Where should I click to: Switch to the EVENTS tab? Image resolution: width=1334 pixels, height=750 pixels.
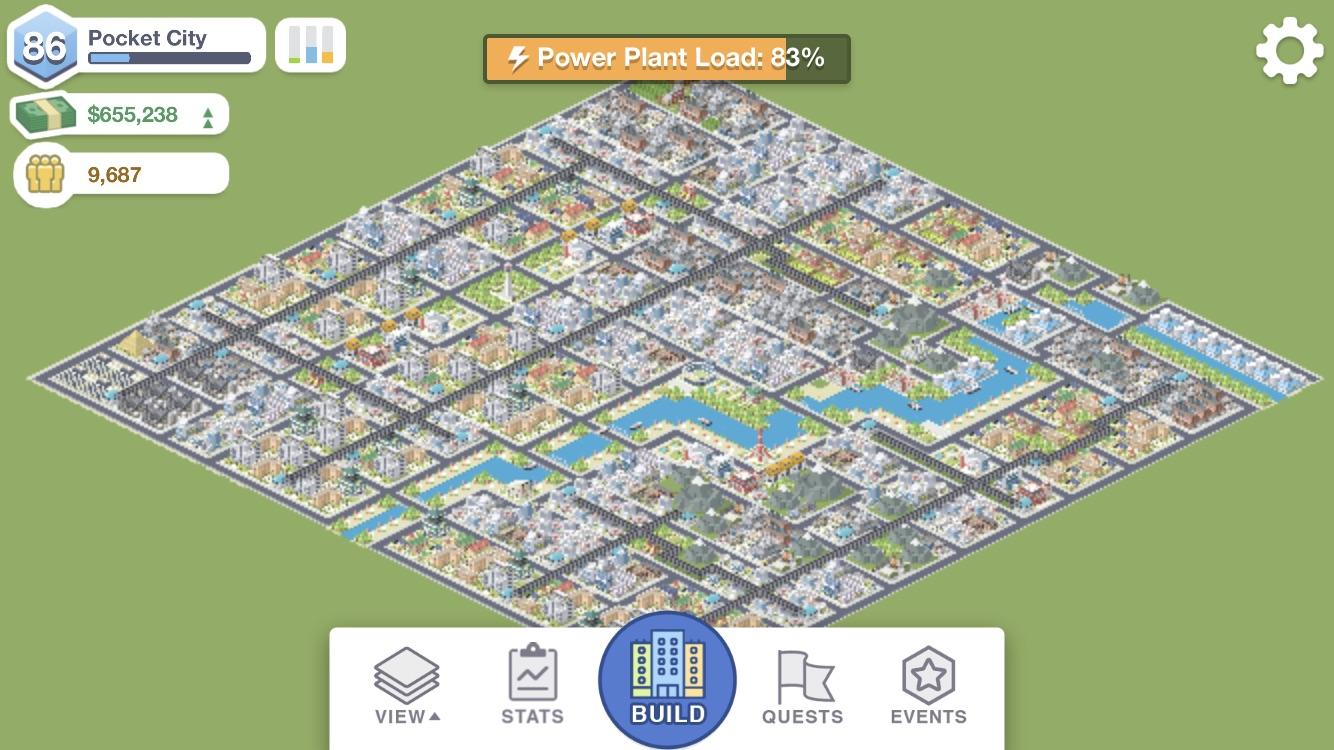pos(927,690)
